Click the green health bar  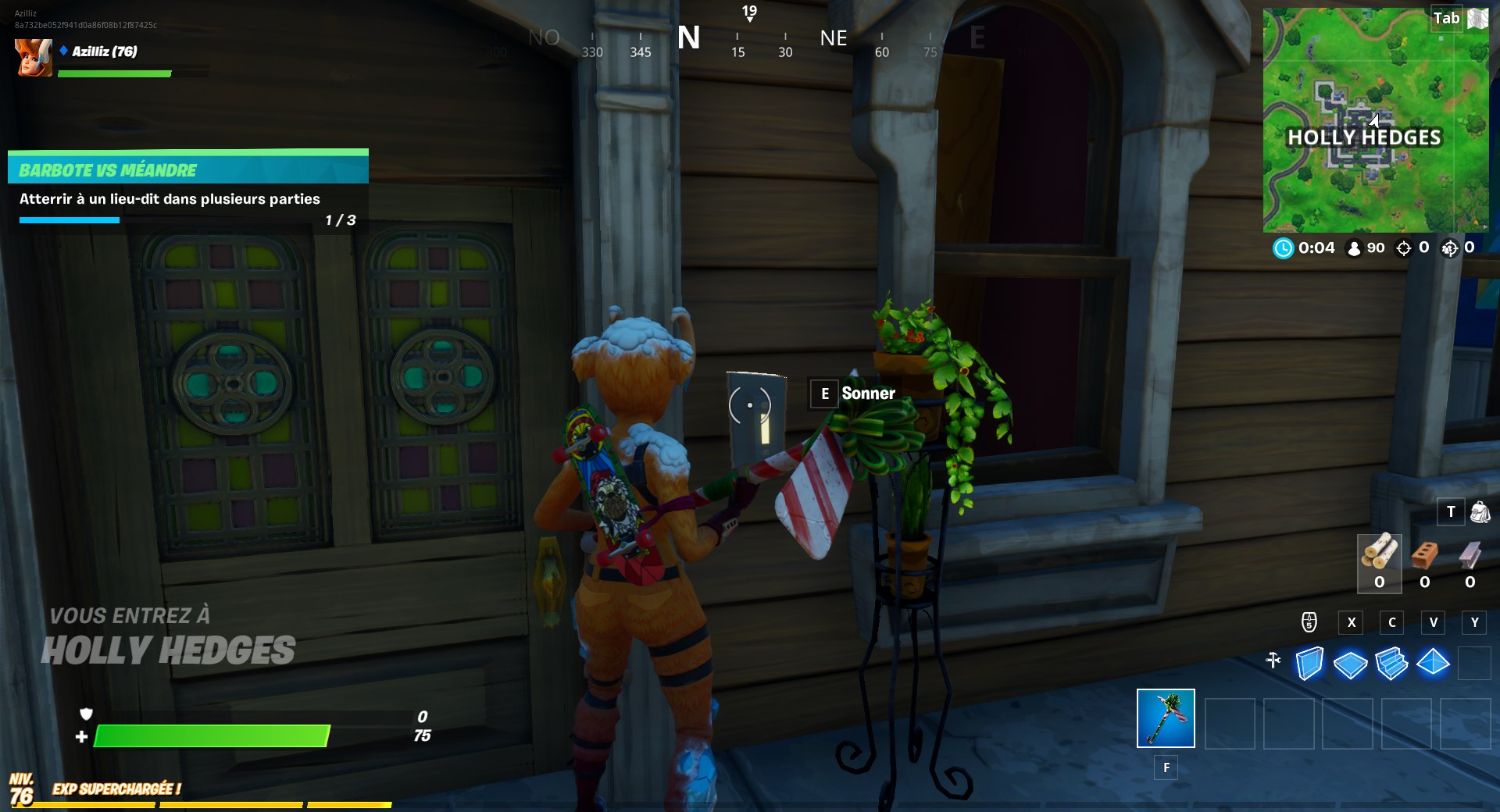click(211, 735)
